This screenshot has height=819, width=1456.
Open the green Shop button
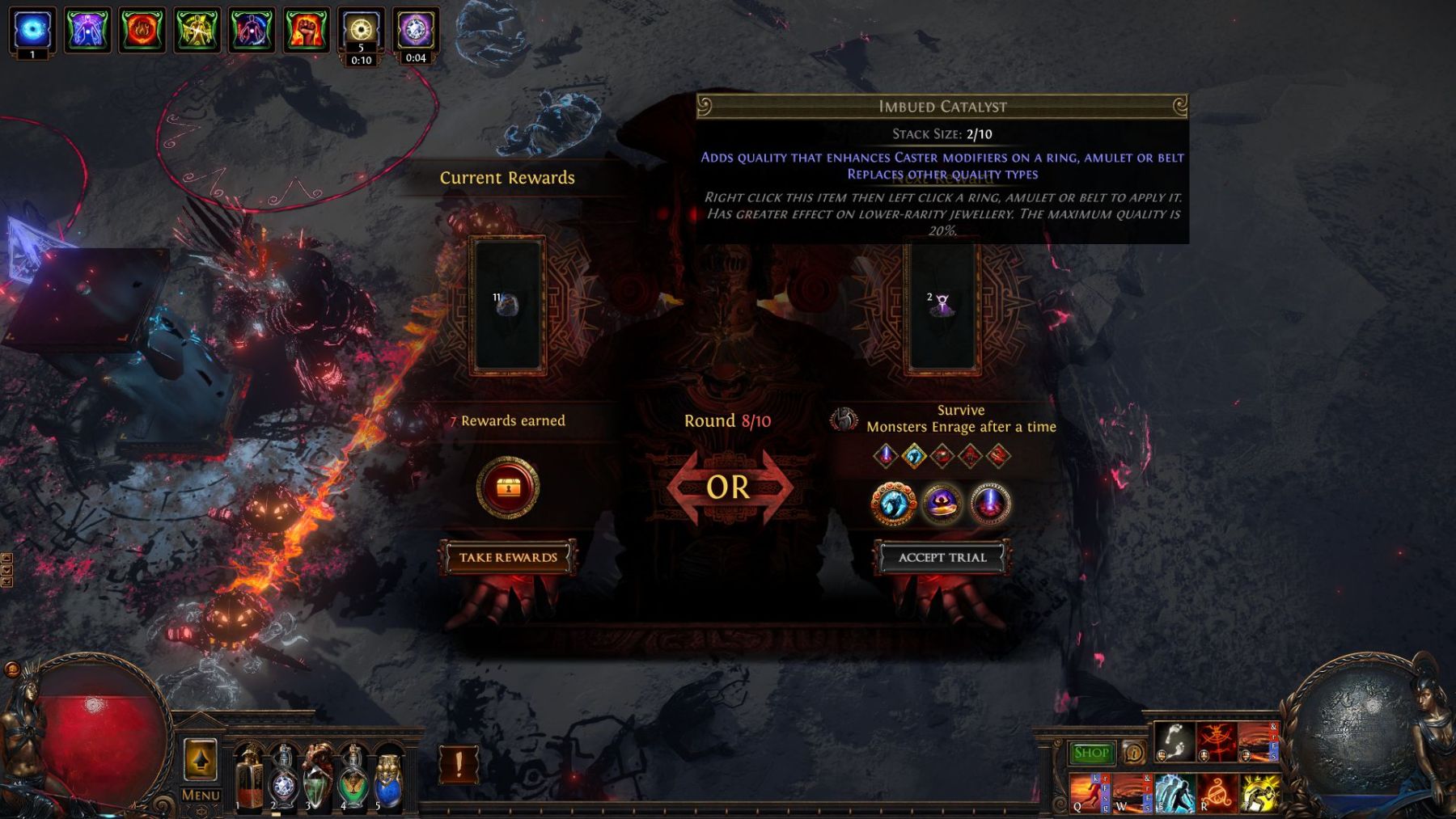(1090, 754)
